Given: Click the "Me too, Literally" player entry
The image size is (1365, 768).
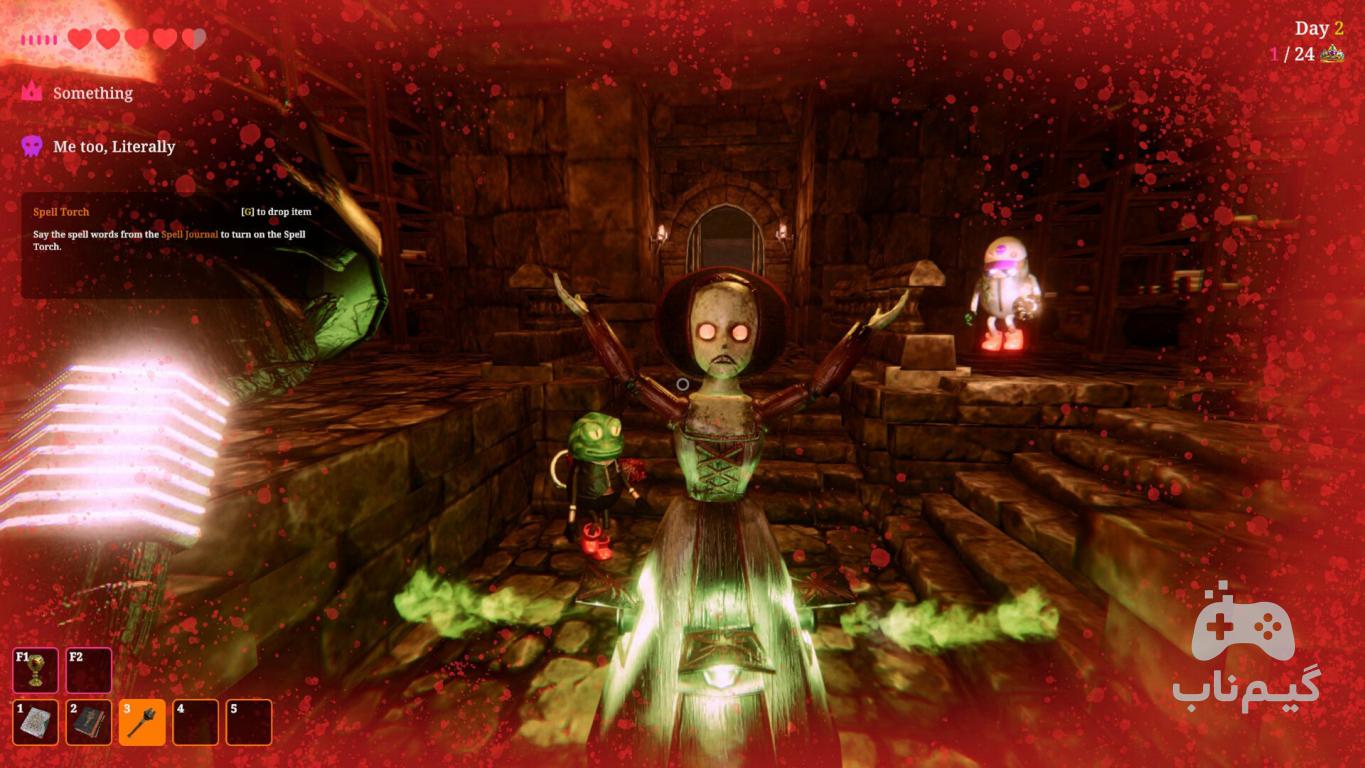Looking at the screenshot, I should pos(113,147).
